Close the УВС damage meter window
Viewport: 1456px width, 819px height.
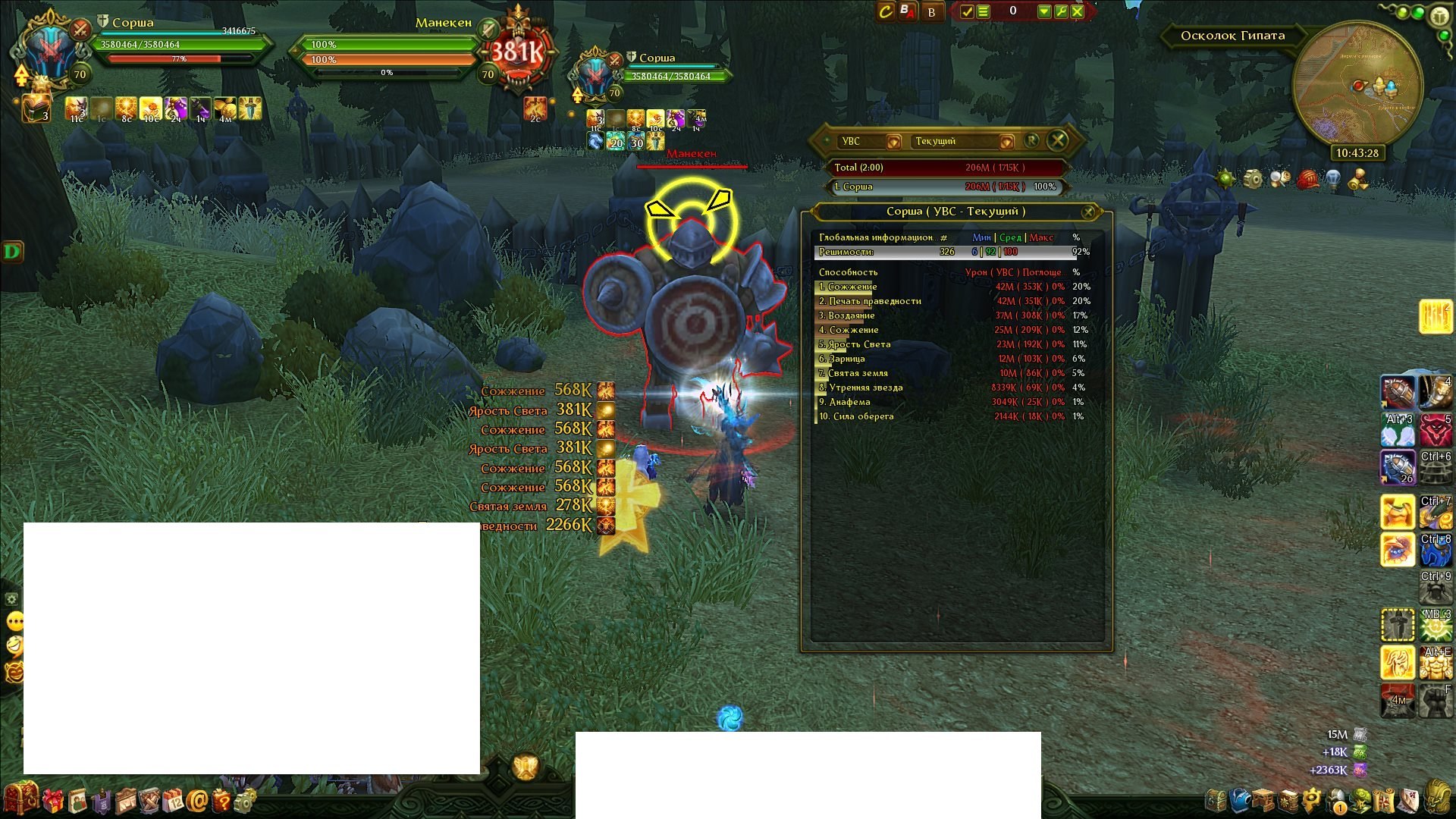point(1058,140)
